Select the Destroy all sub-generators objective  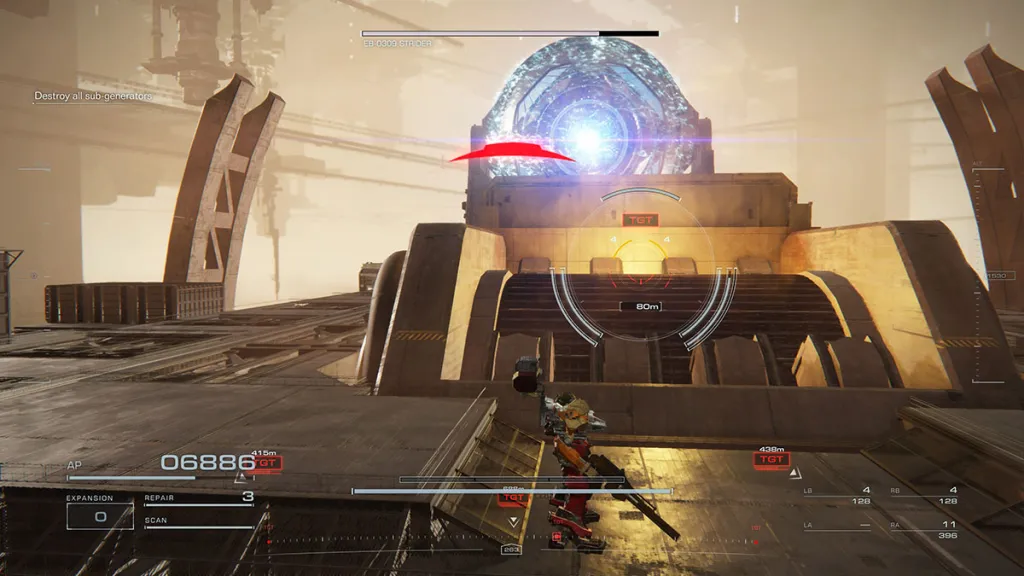tap(93, 96)
